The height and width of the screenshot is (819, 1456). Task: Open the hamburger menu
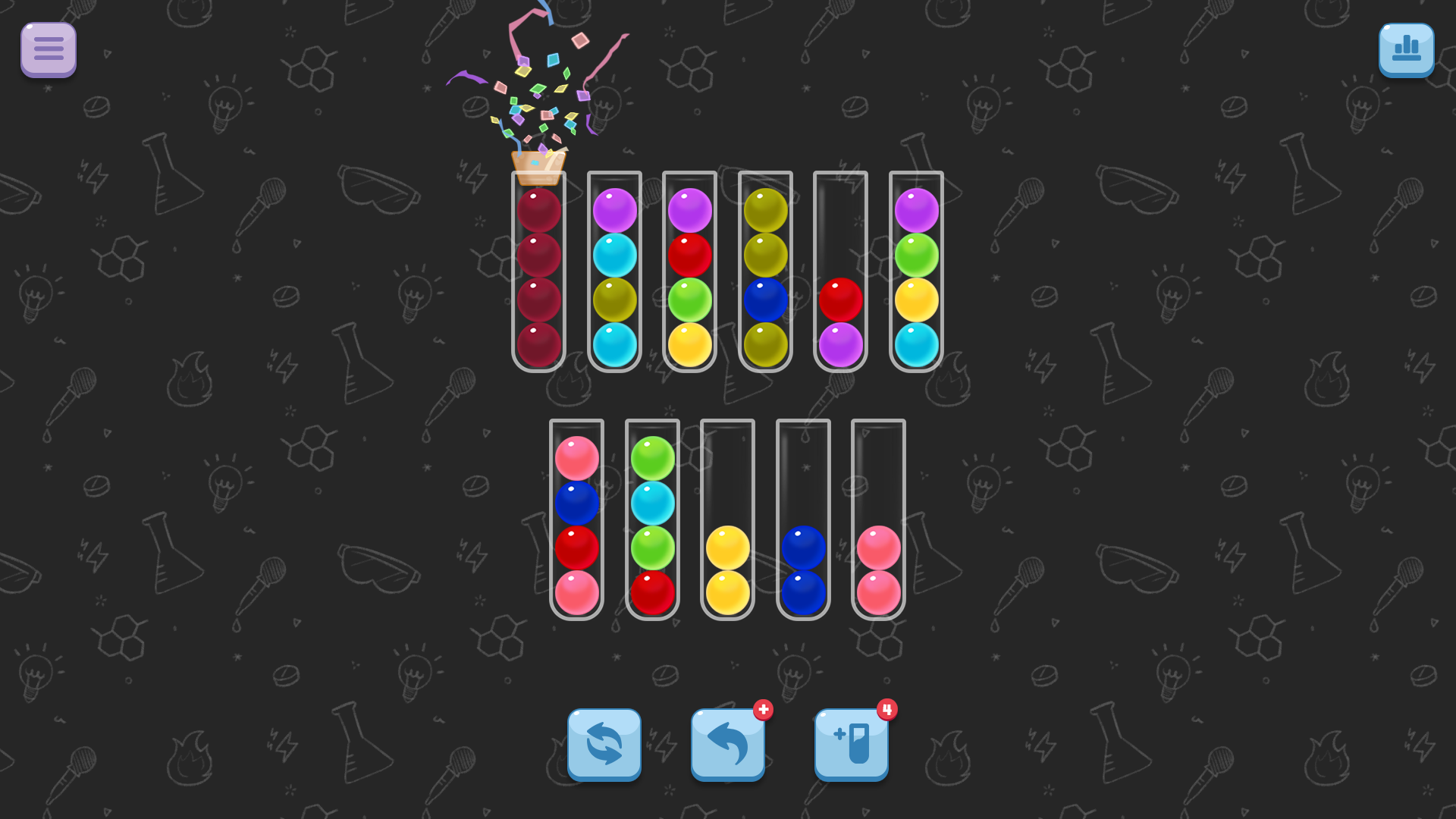tap(48, 49)
